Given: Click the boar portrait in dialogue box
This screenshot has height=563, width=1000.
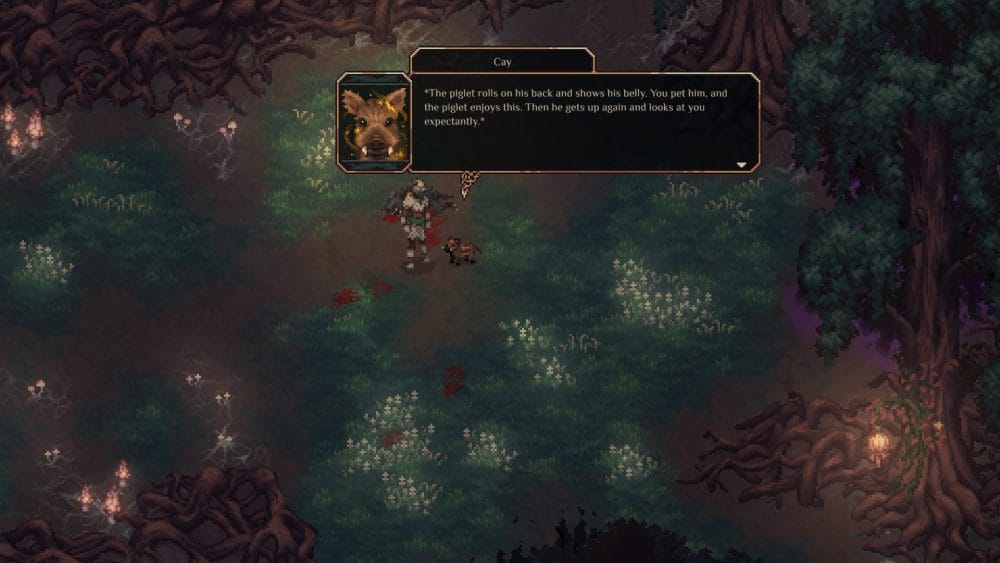Looking at the screenshot, I should pyautogui.click(x=372, y=122).
